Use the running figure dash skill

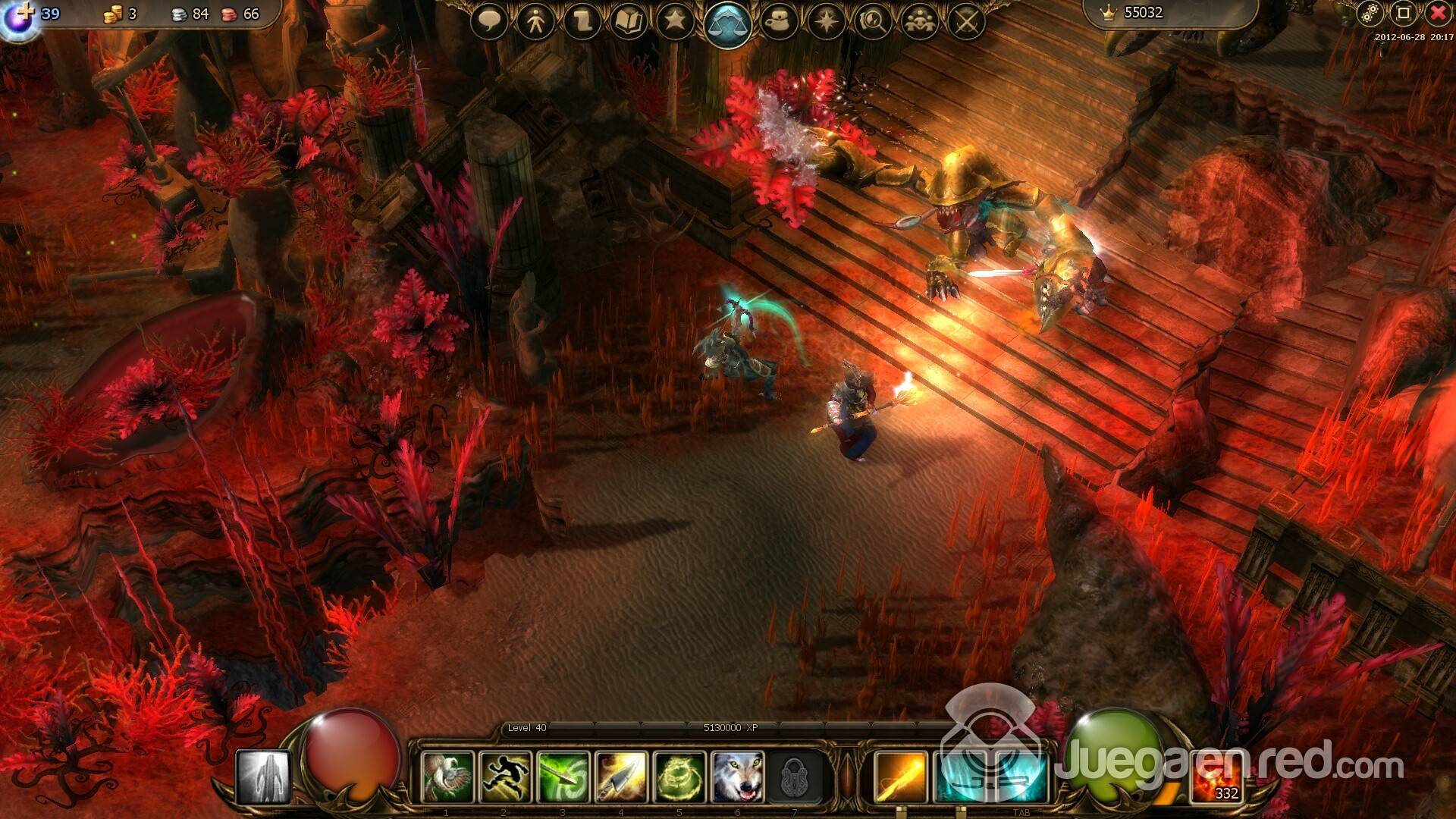coord(505,777)
